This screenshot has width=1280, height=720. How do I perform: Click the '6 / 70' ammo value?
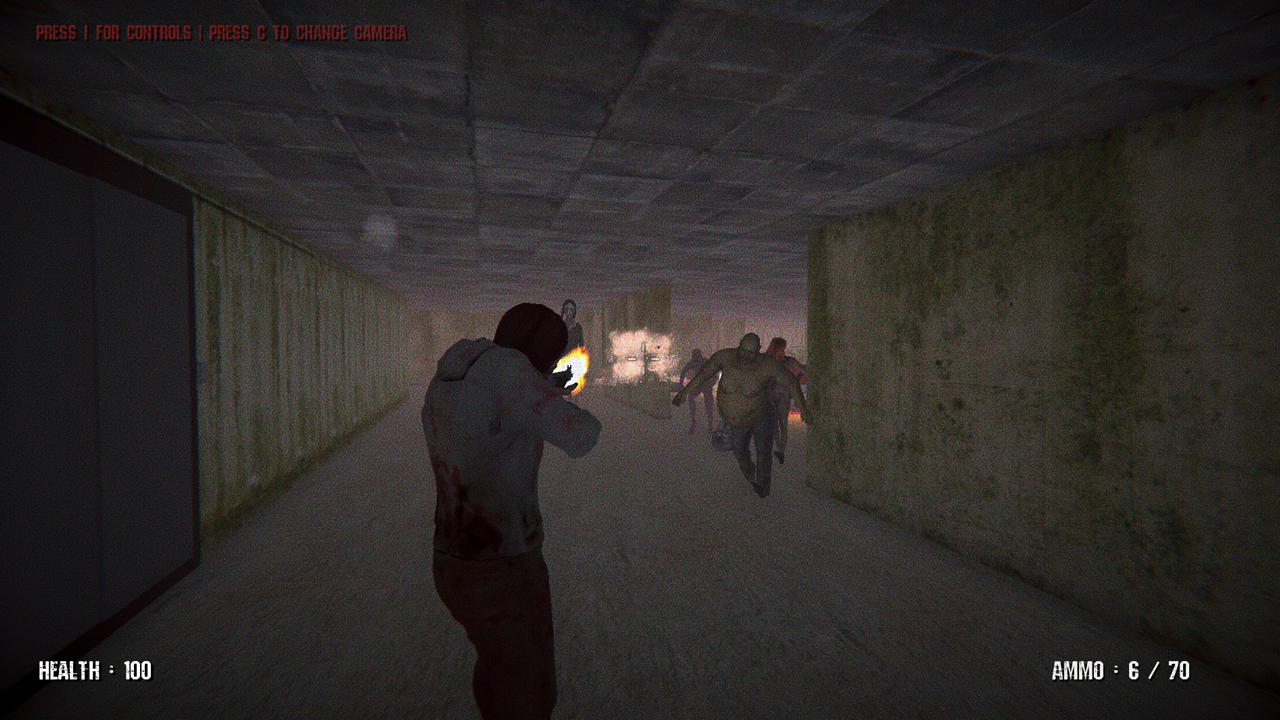(x=1160, y=673)
